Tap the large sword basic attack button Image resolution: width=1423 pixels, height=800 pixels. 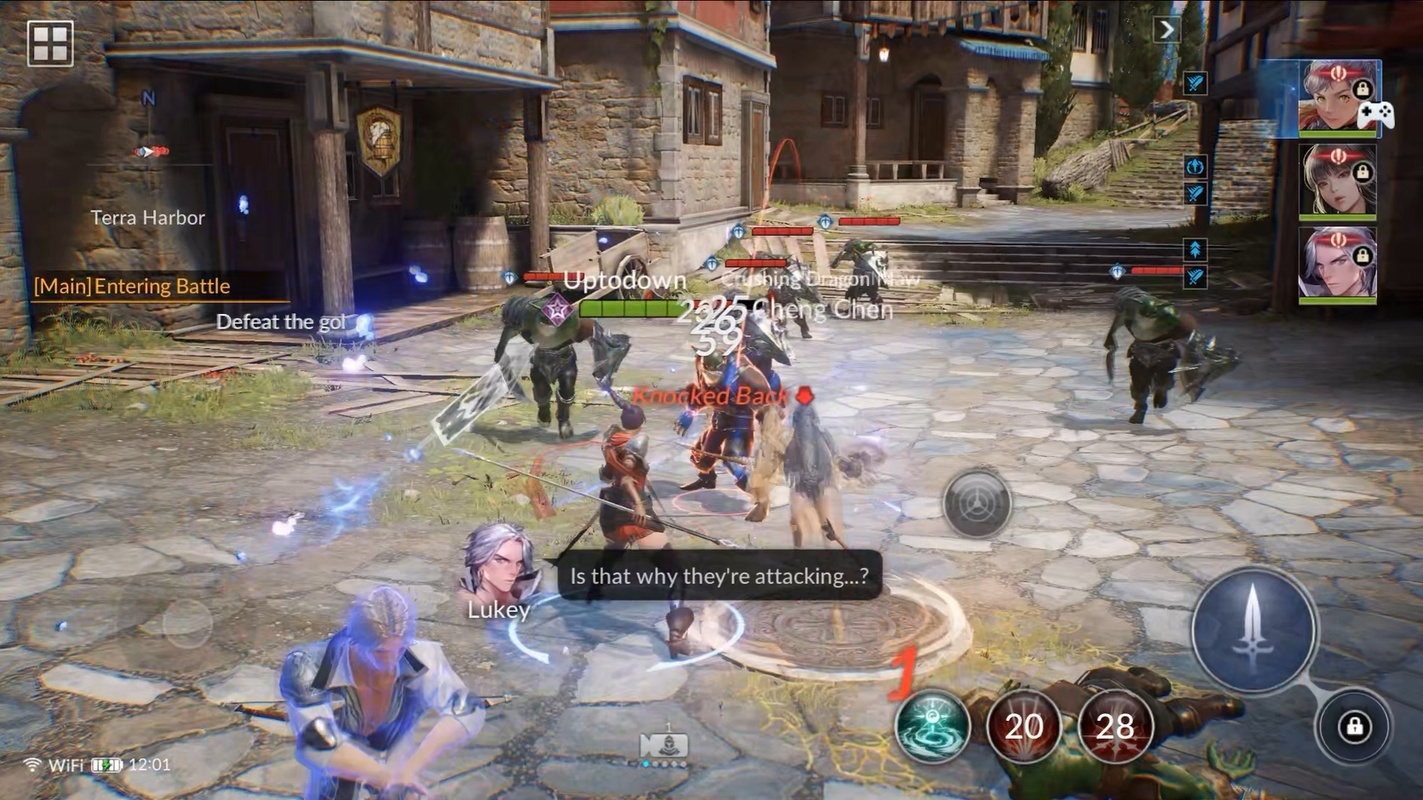pos(1254,629)
